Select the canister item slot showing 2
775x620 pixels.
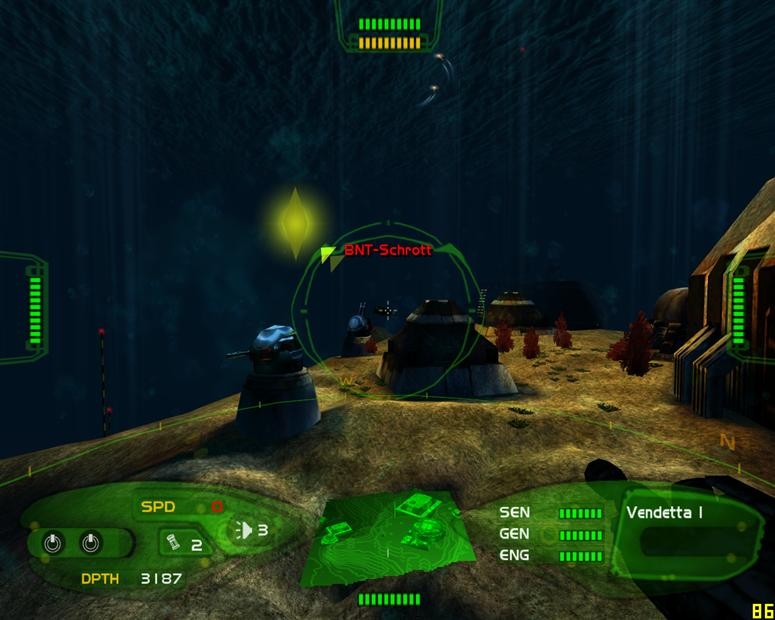pyautogui.click(x=183, y=543)
